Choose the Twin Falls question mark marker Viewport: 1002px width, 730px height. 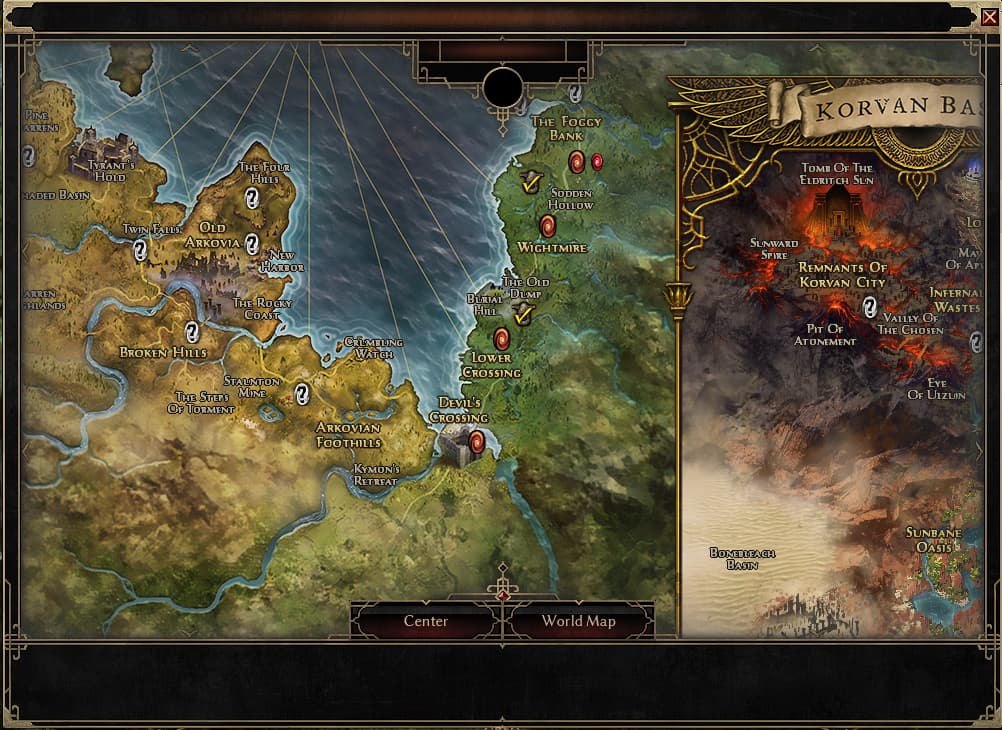click(140, 250)
